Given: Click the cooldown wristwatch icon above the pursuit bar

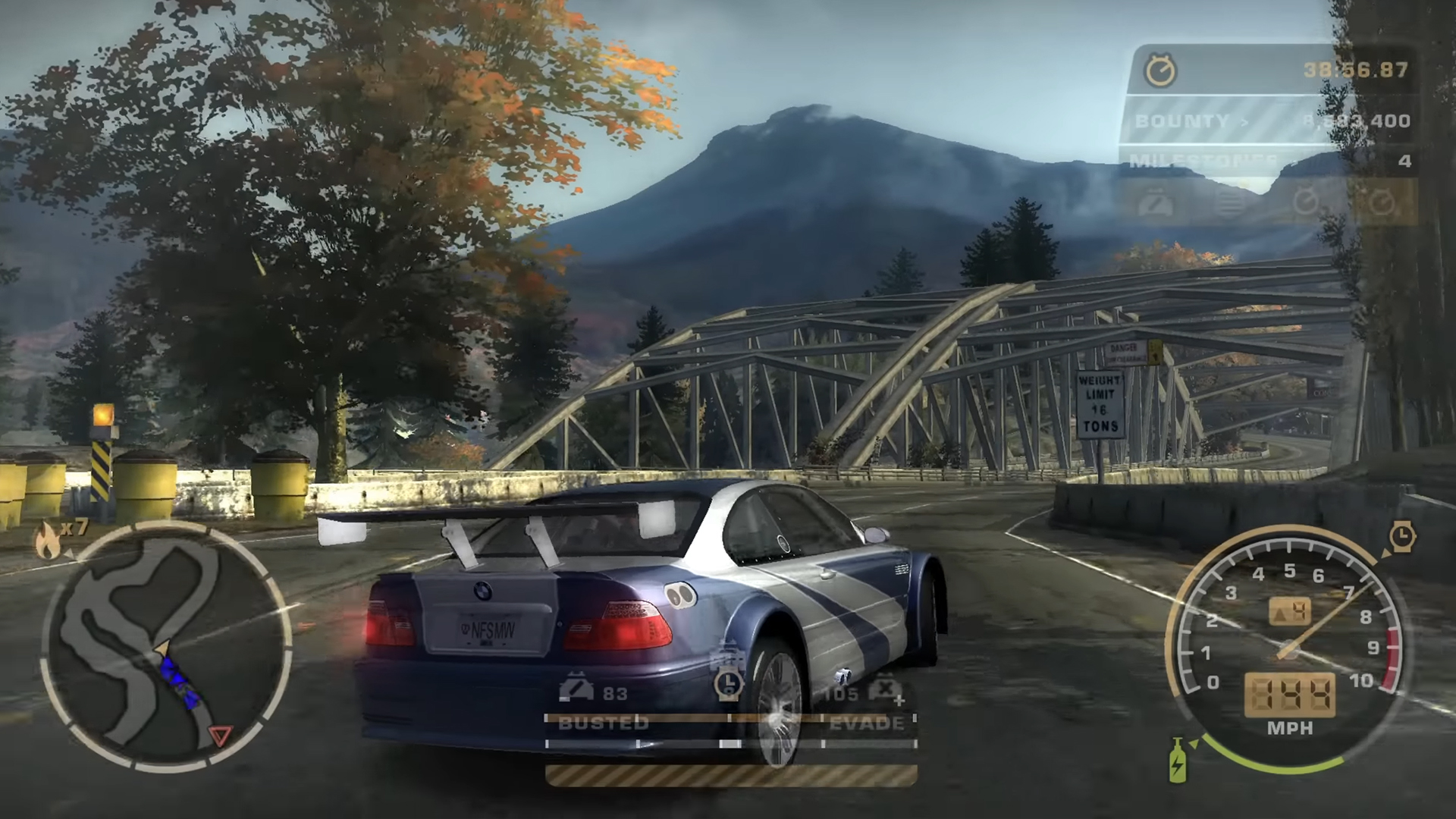Looking at the screenshot, I should [x=729, y=682].
